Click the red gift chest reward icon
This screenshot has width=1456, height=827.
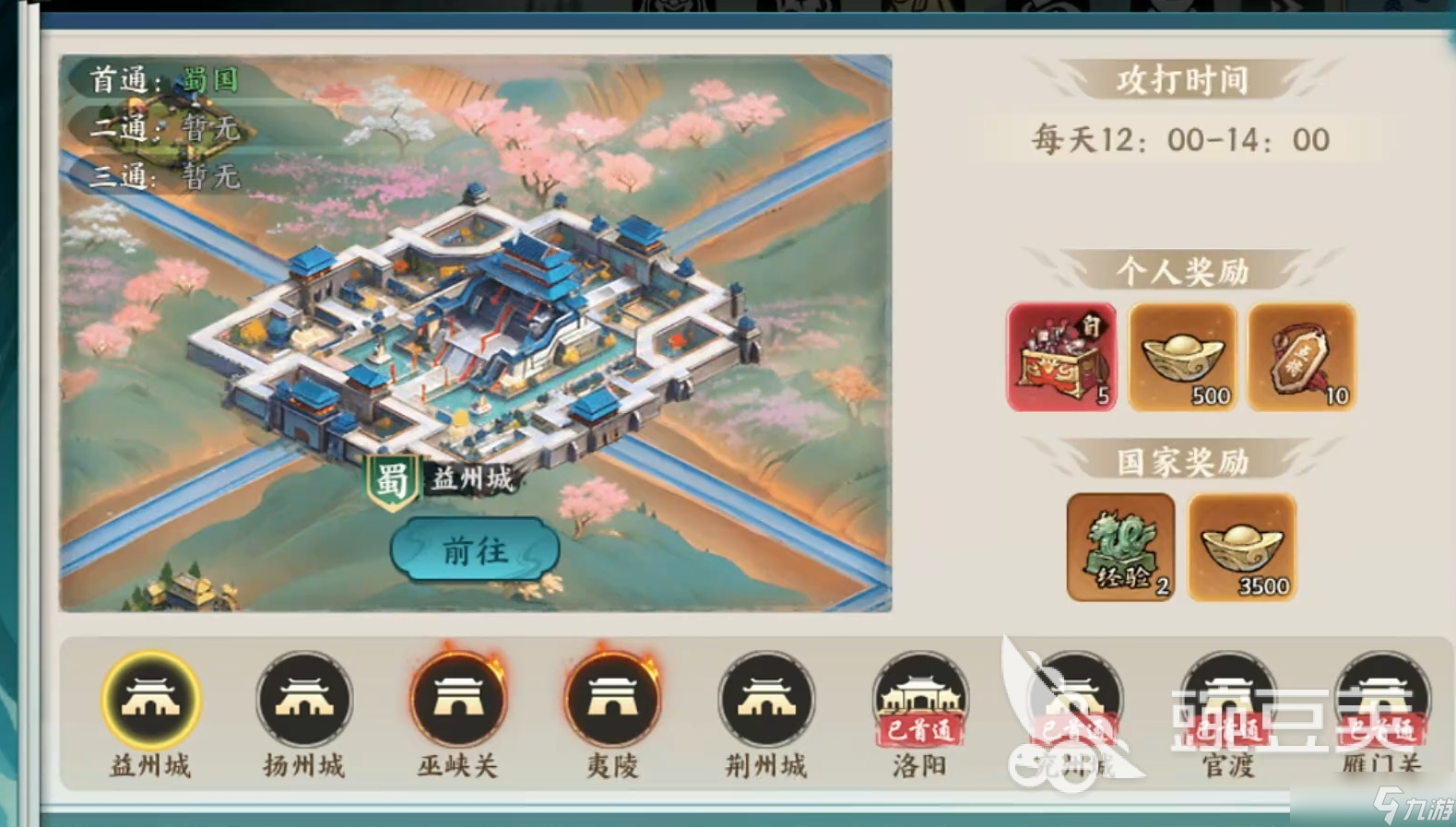1061,357
